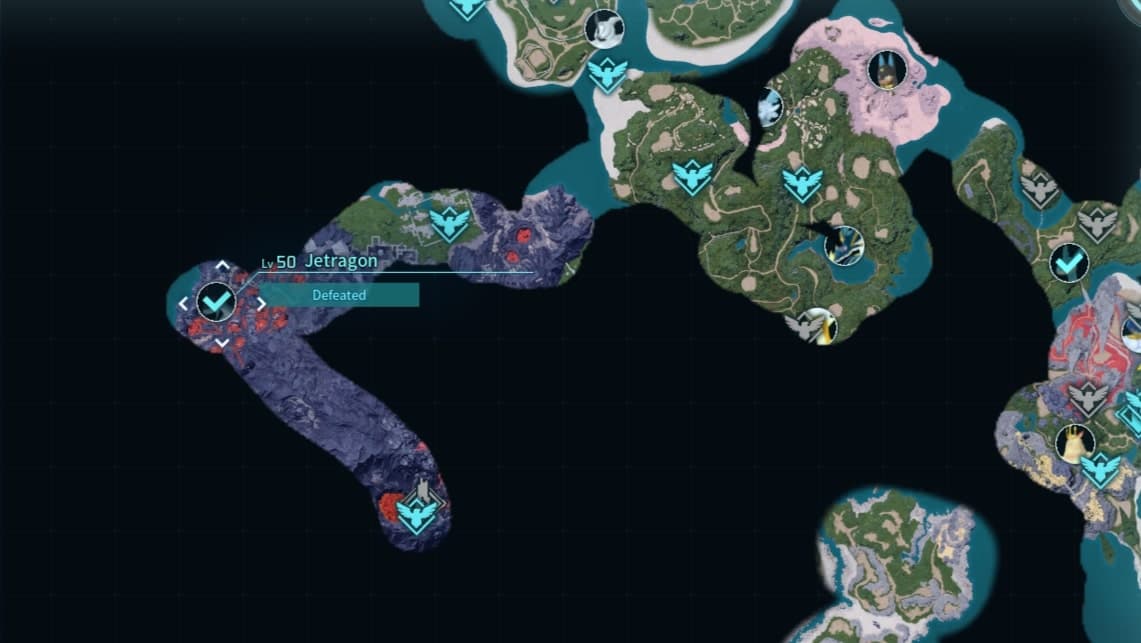Select the defeated Jetragon boss marker
1141x643 pixels.
point(216,300)
